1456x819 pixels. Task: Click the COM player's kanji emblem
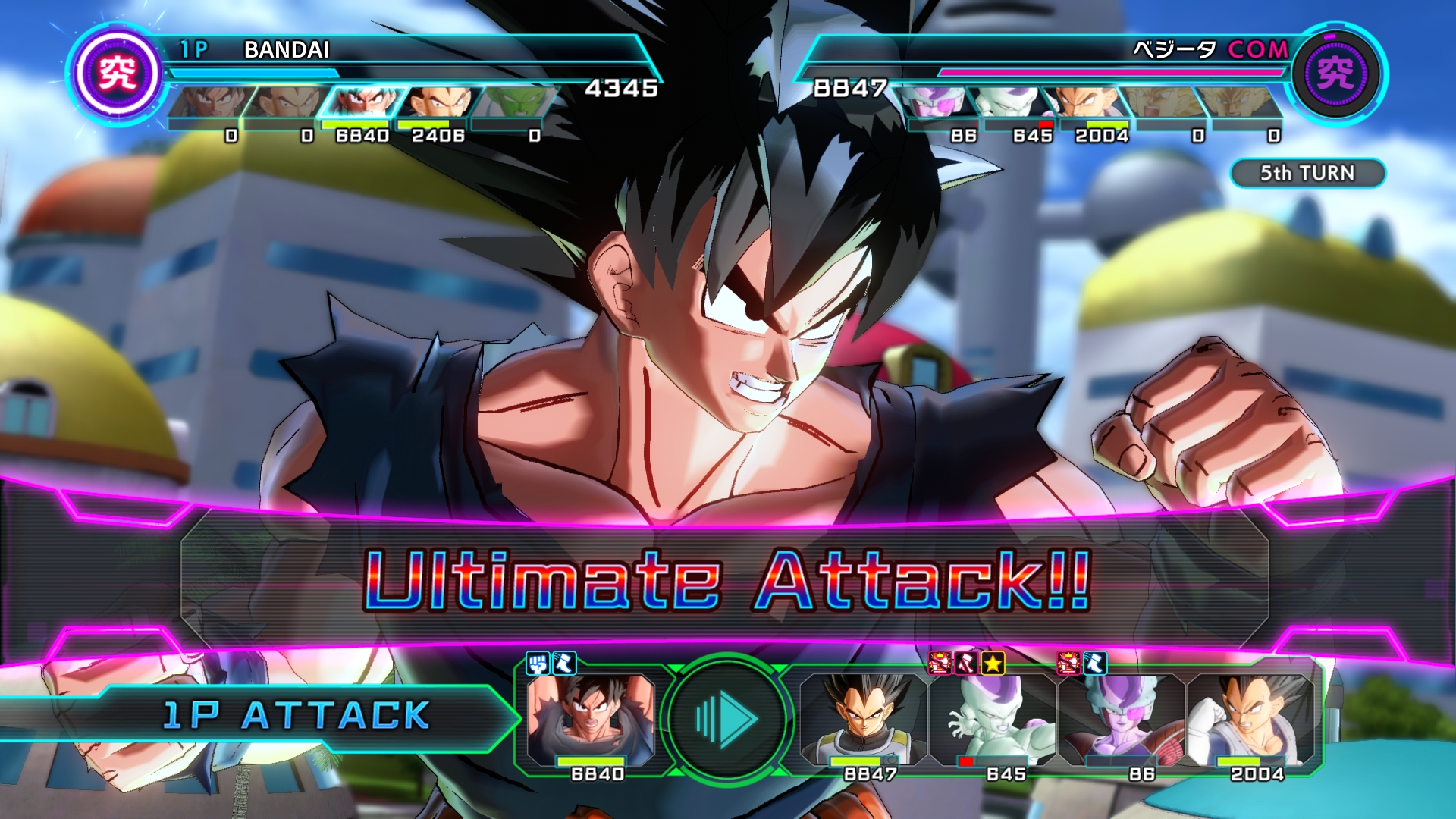1335,74
